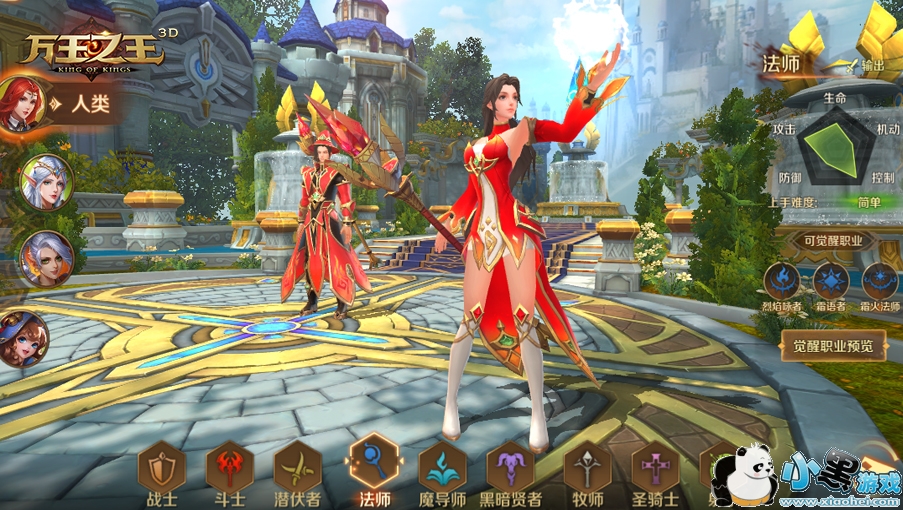View the 烈焰咏者 awakening class
This screenshot has height=510, width=903.
click(x=782, y=282)
